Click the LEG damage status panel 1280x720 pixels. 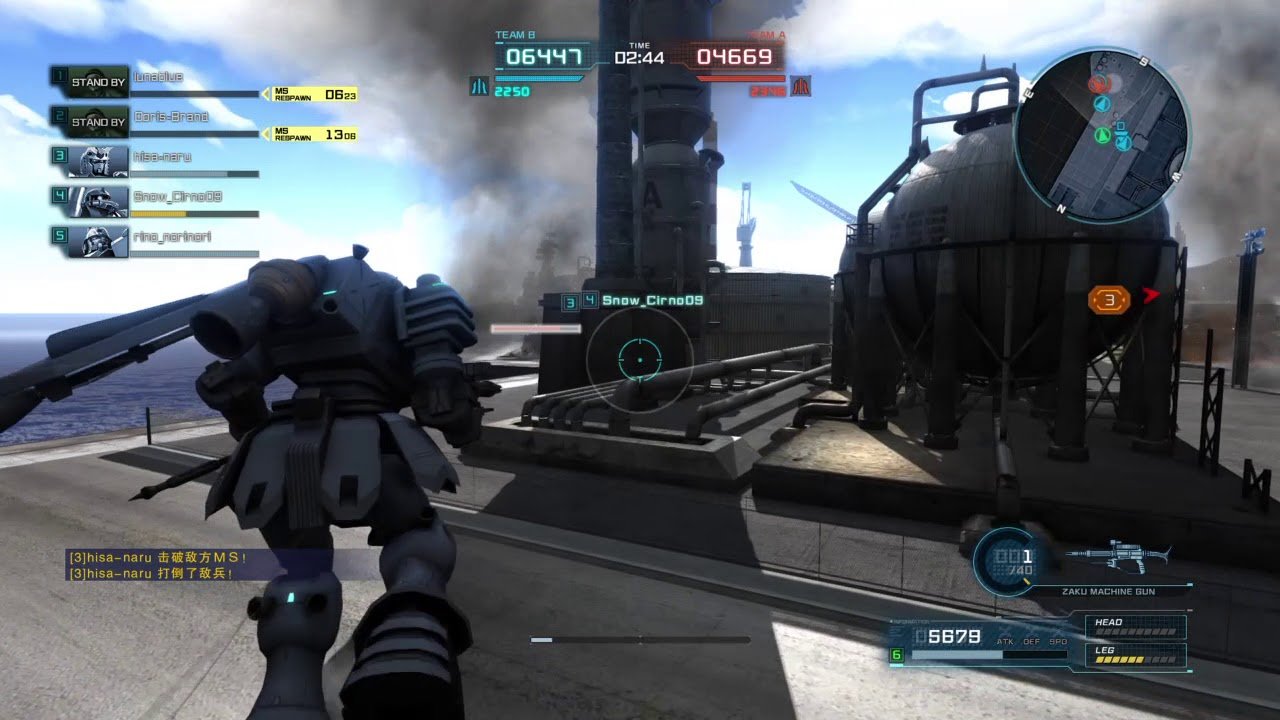pos(1136,655)
